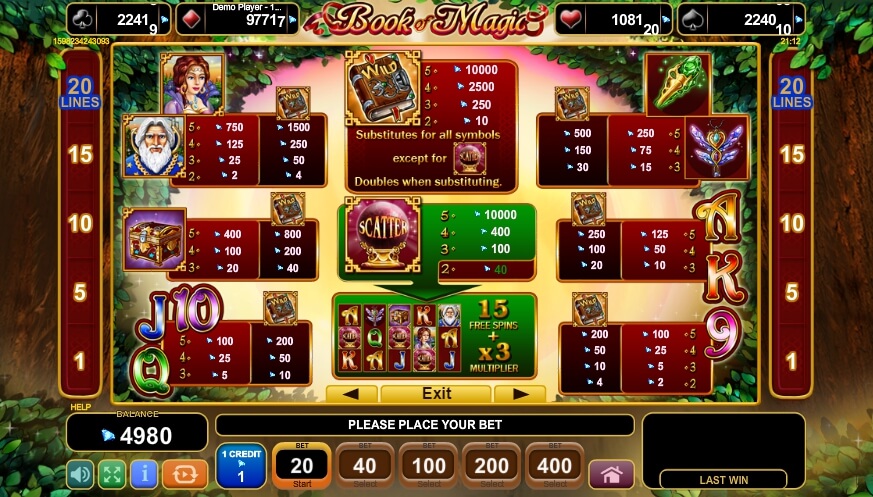Select the 200 bet option
Image resolution: width=873 pixels, height=497 pixels.
[x=491, y=466]
